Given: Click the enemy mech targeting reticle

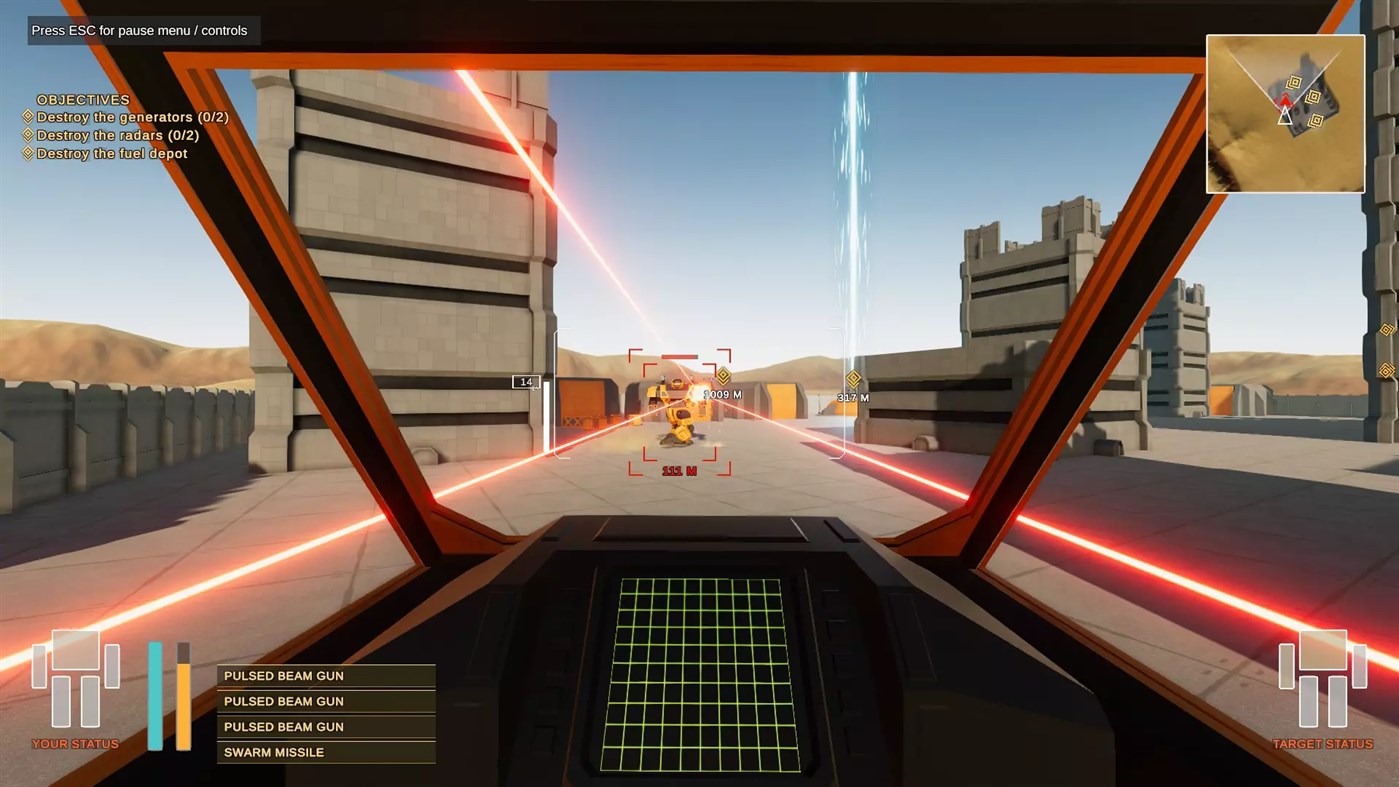Looking at the screenshot, I should (x=678, y=411).
